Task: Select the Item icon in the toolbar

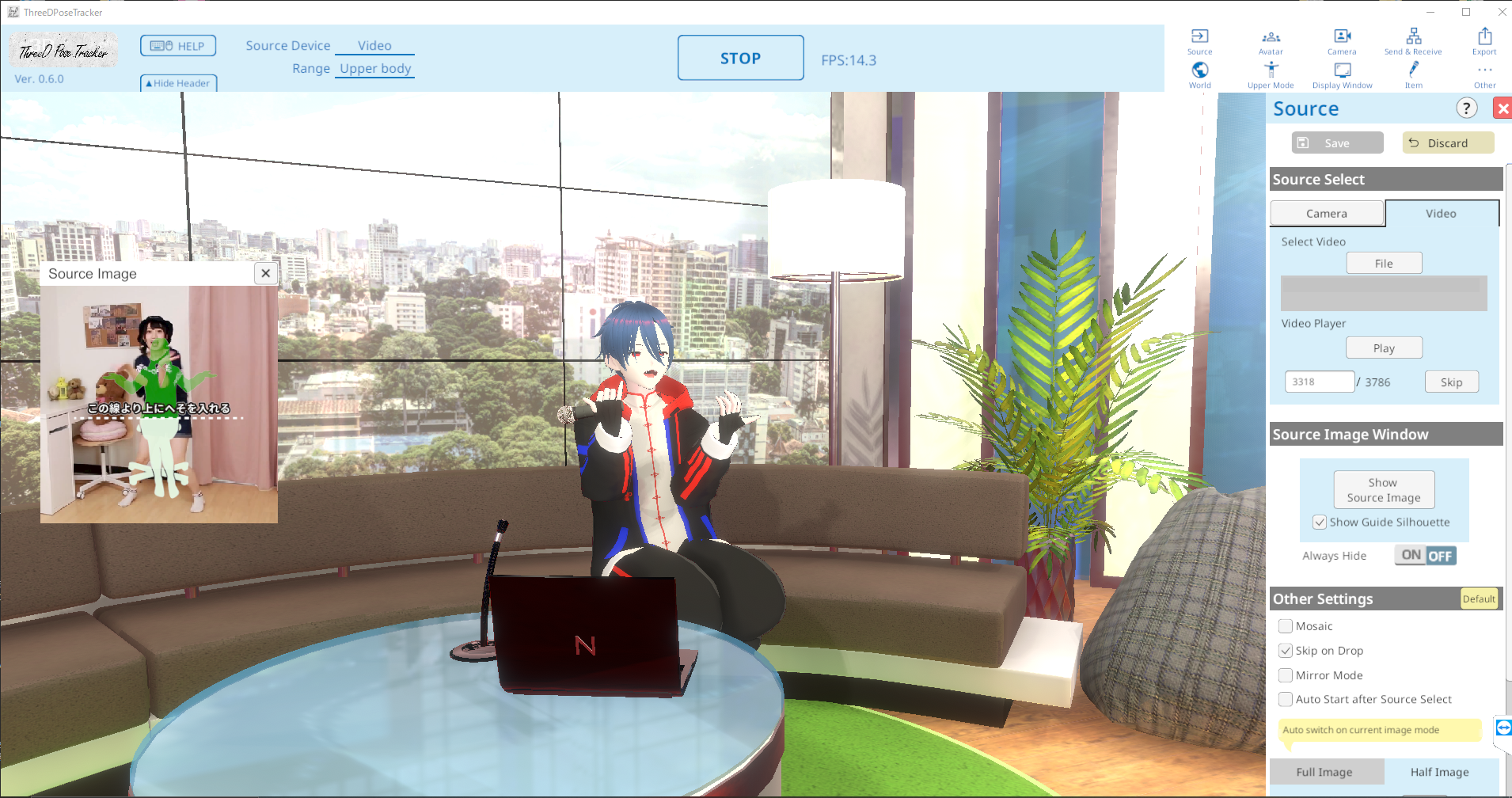Action: pos(1412,74)
